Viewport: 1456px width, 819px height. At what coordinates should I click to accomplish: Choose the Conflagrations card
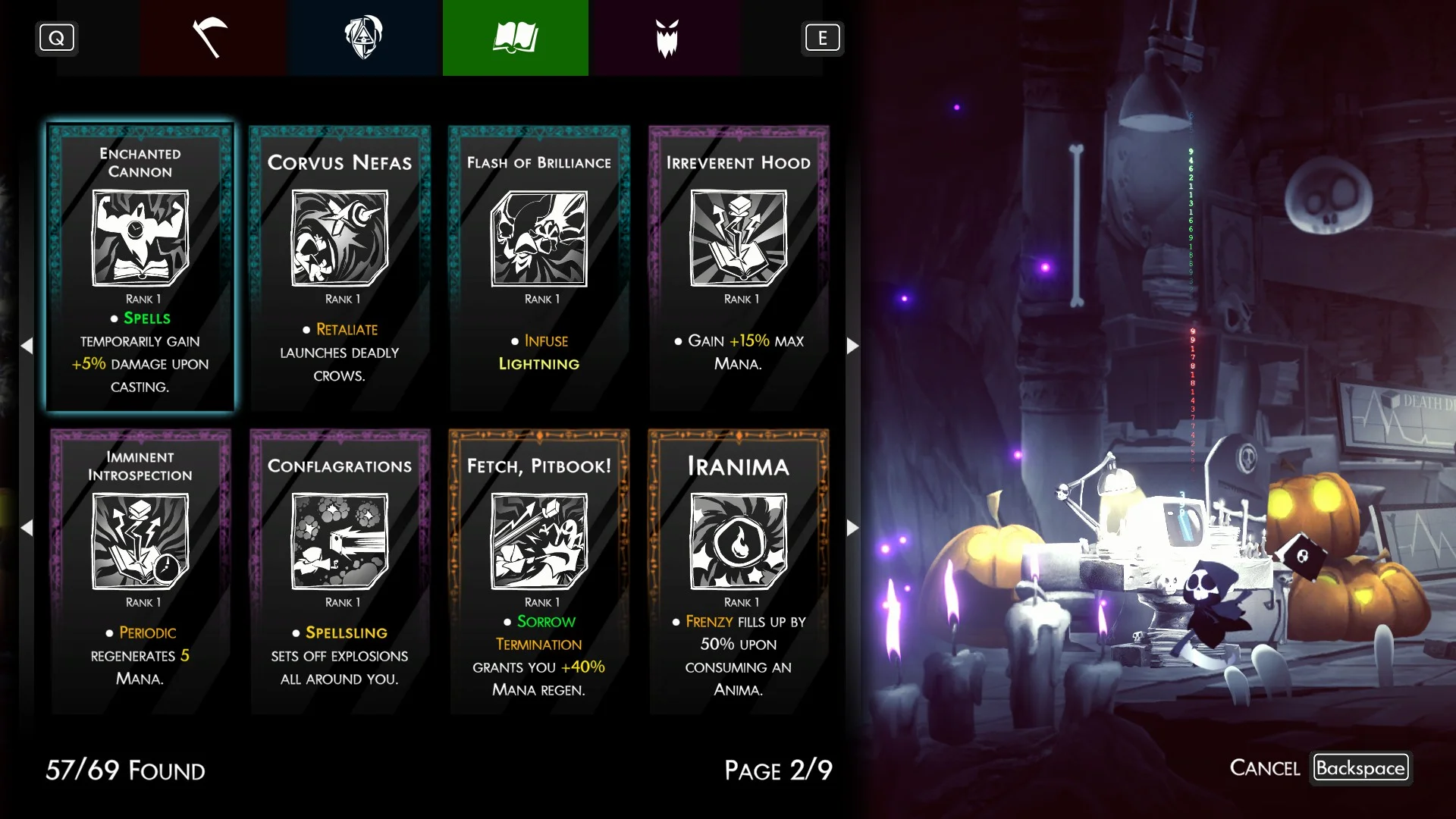pyautogui.click(x=340, y=571)
